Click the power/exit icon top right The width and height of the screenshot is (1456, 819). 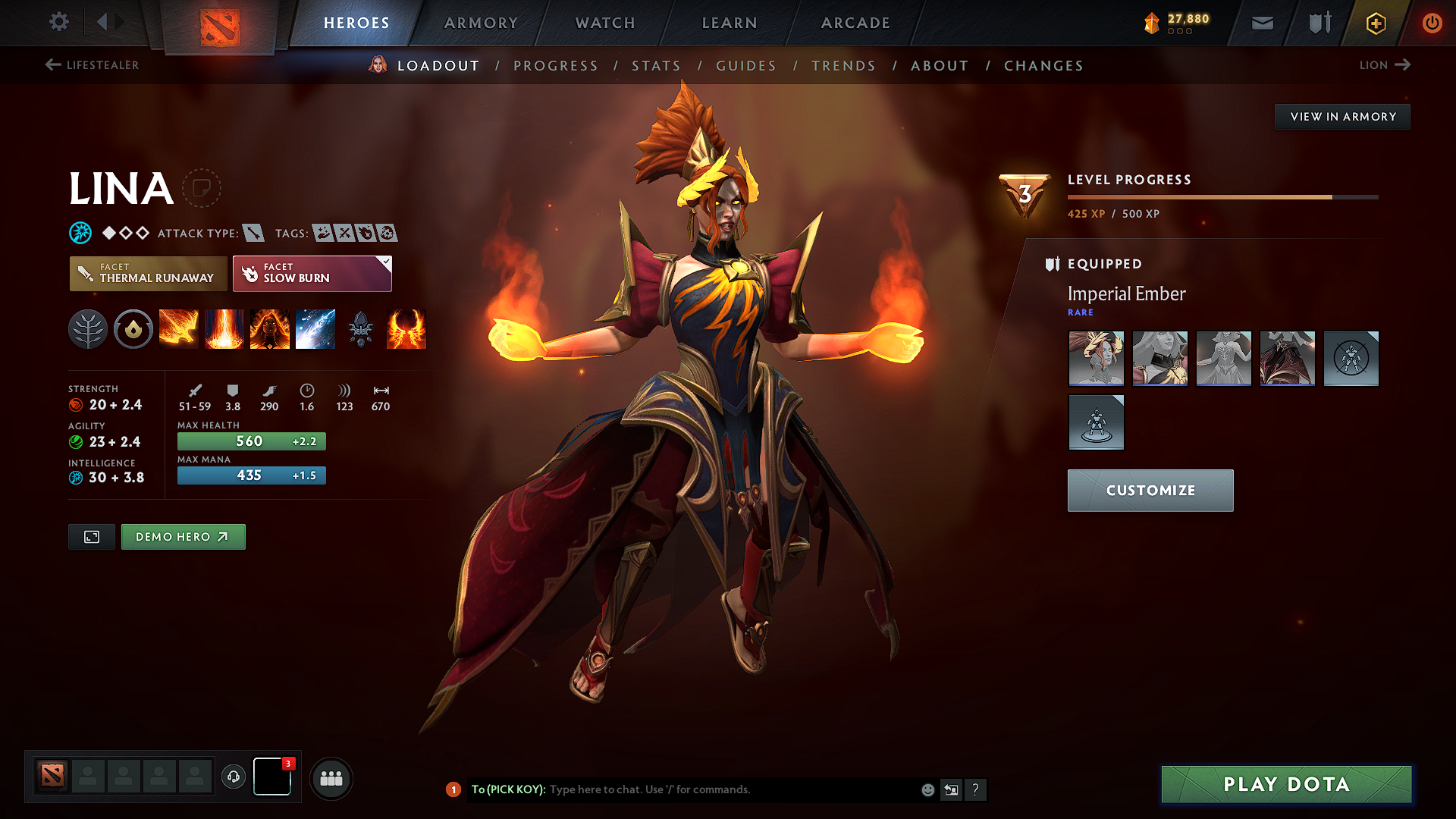coord(1432,23)
